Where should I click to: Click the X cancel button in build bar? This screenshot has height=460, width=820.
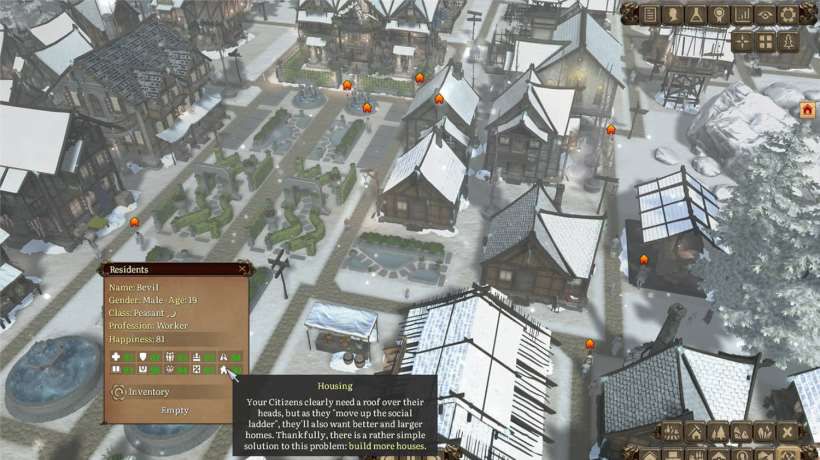(x=788, y=432)
